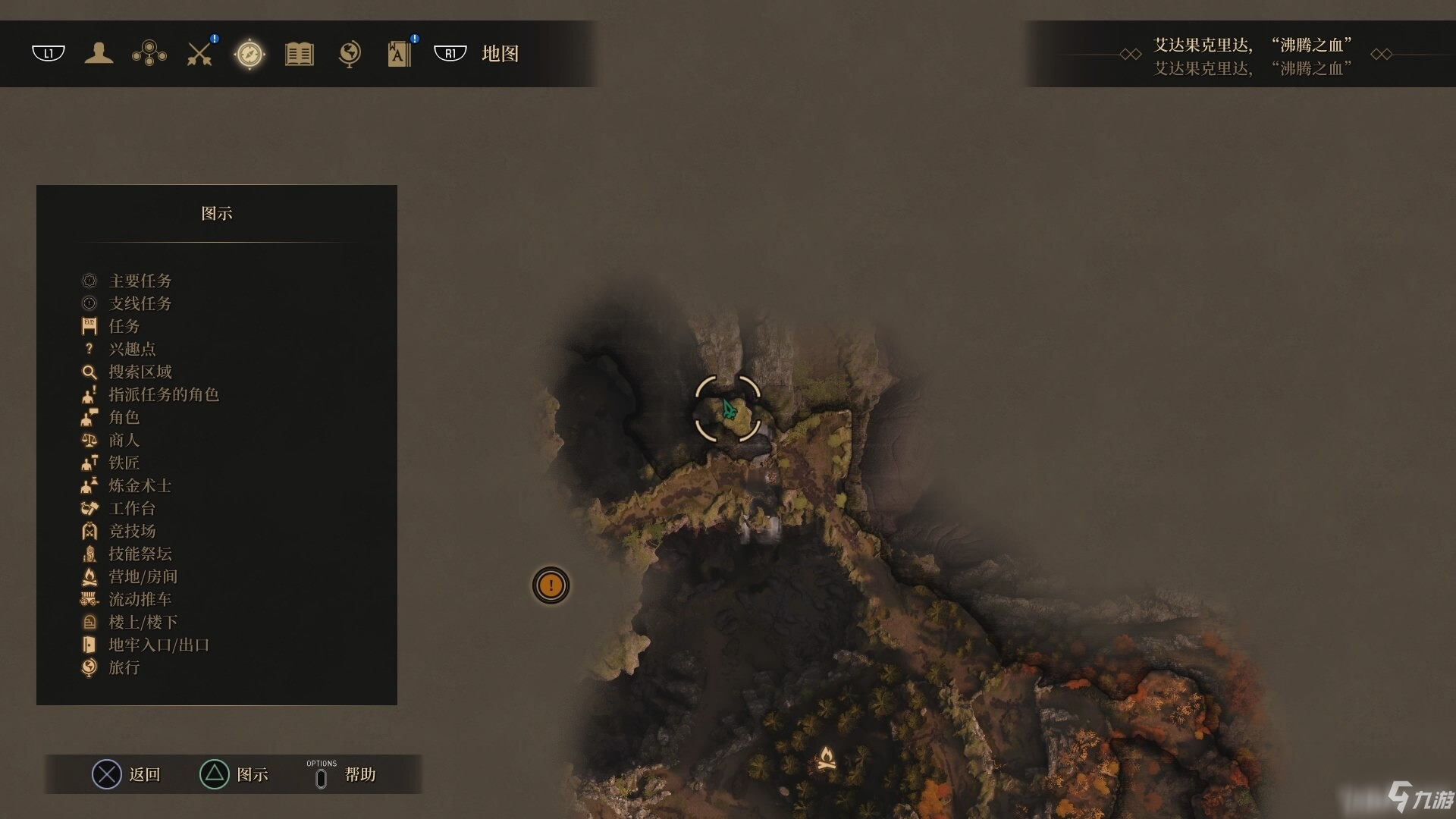Viewport: 1456px width, 819px height.
Task: Switch to the globe world tab
Action: [350, 54]
